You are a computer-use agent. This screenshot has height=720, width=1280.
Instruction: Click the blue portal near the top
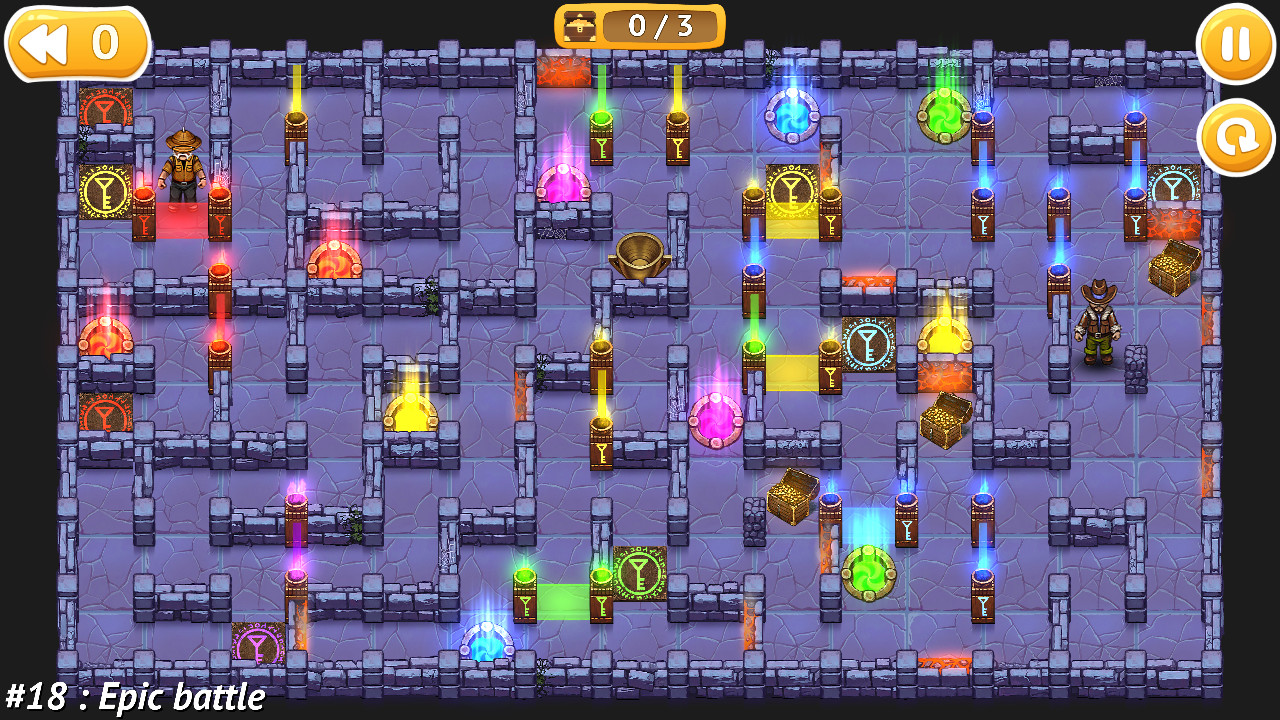[793, 113]
